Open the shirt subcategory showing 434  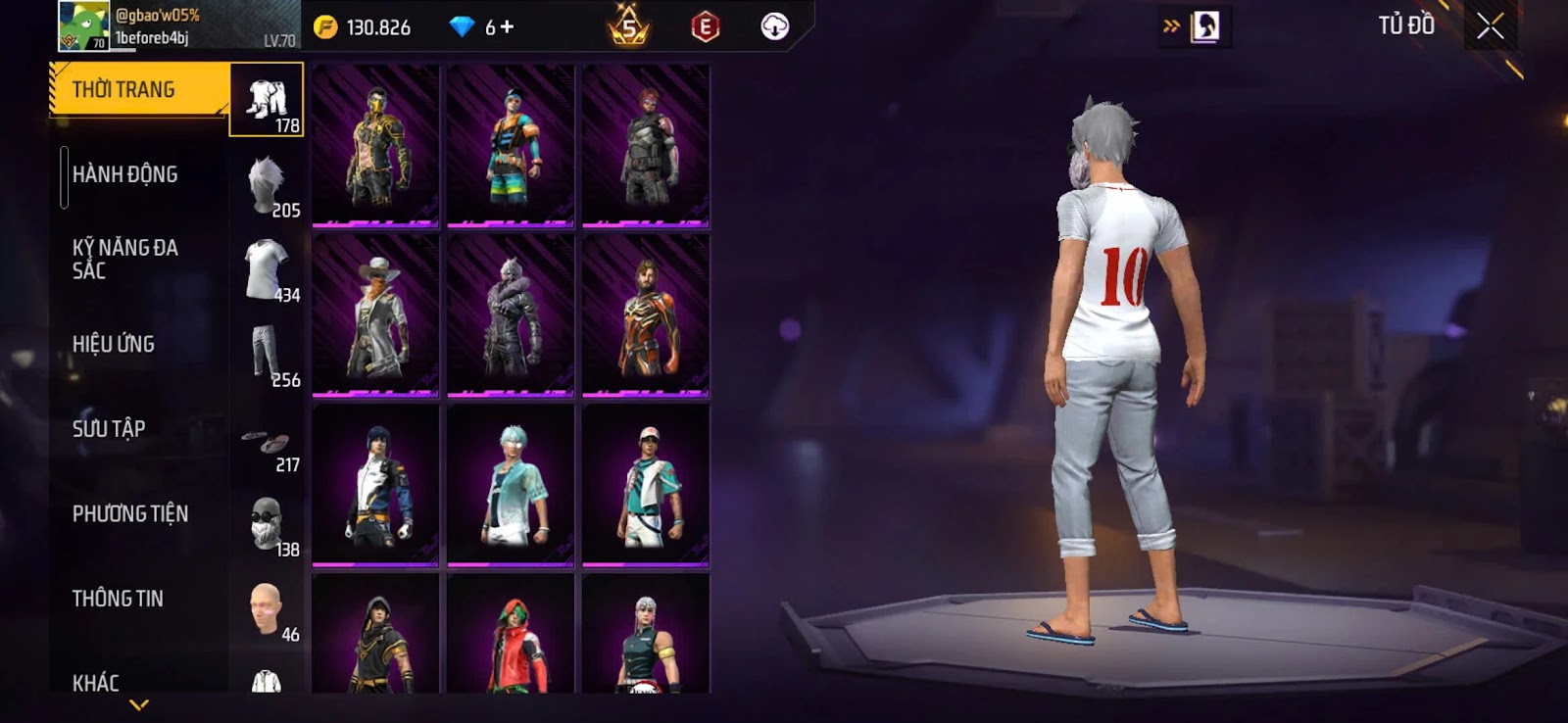pos(267,269)
